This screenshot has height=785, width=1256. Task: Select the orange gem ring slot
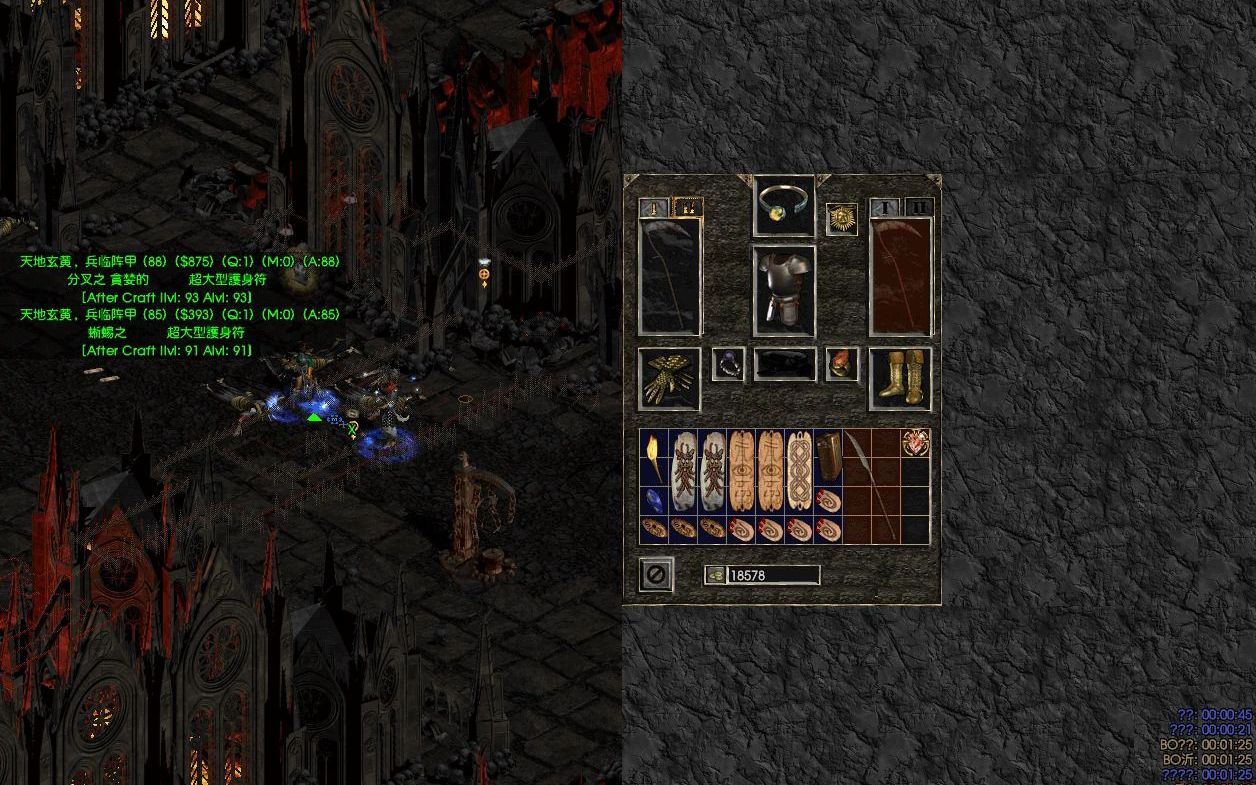(x=842, y=365)
